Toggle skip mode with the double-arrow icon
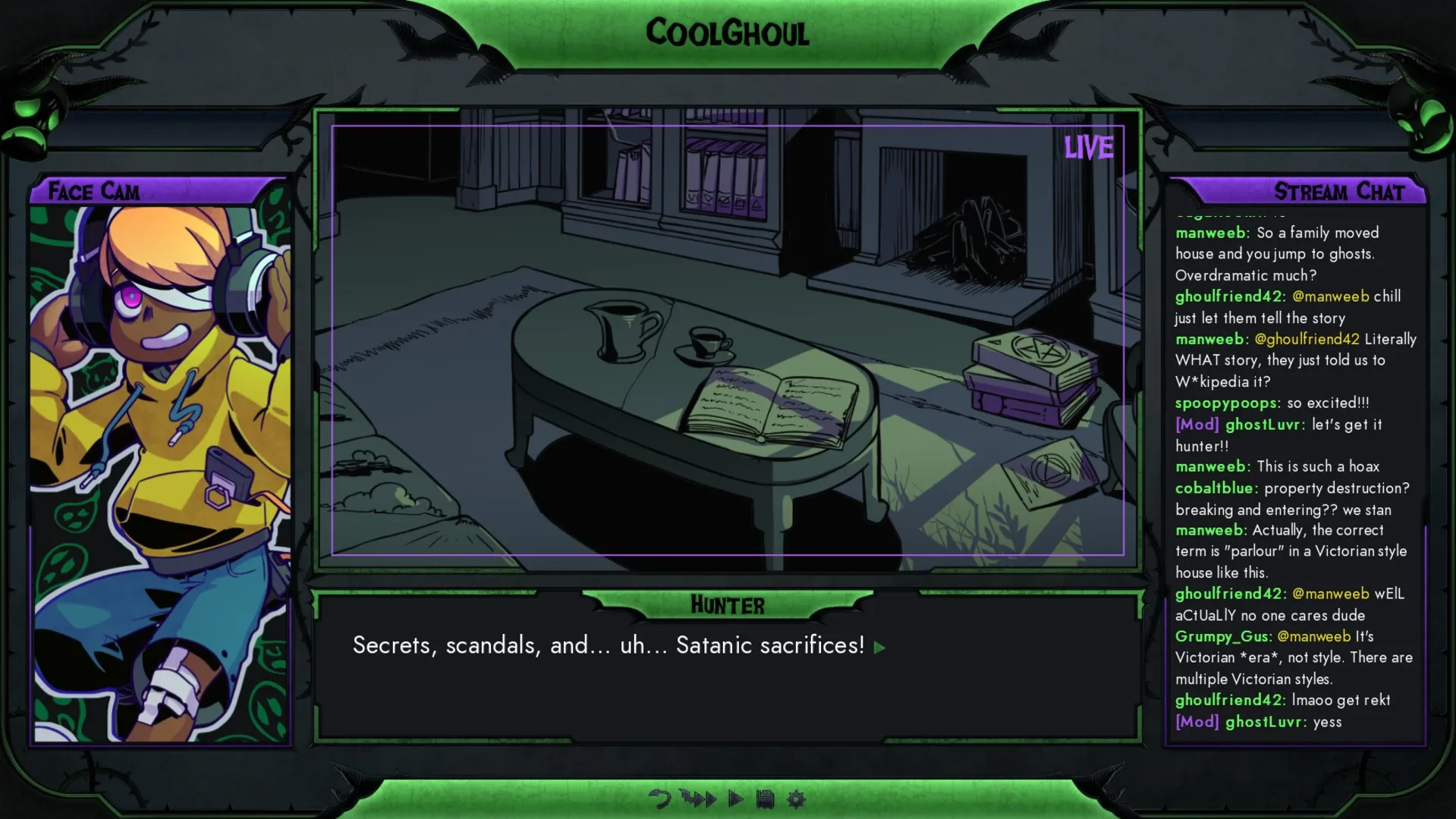The width and height of the screenshot is (1456, 819). [x=699, y=799]
